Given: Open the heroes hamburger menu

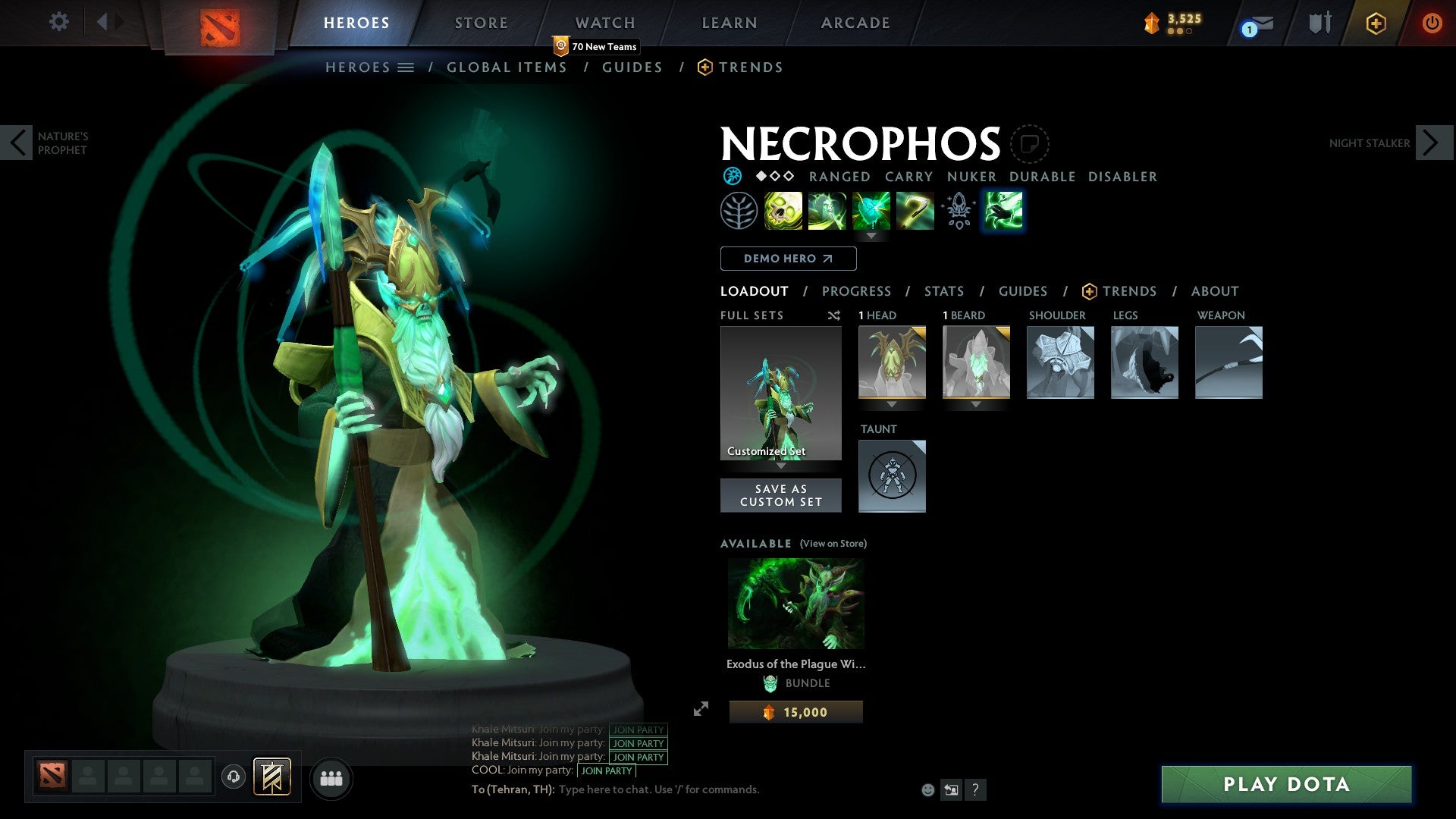Looking at the screenshot, I should click(x=407, y=67).
